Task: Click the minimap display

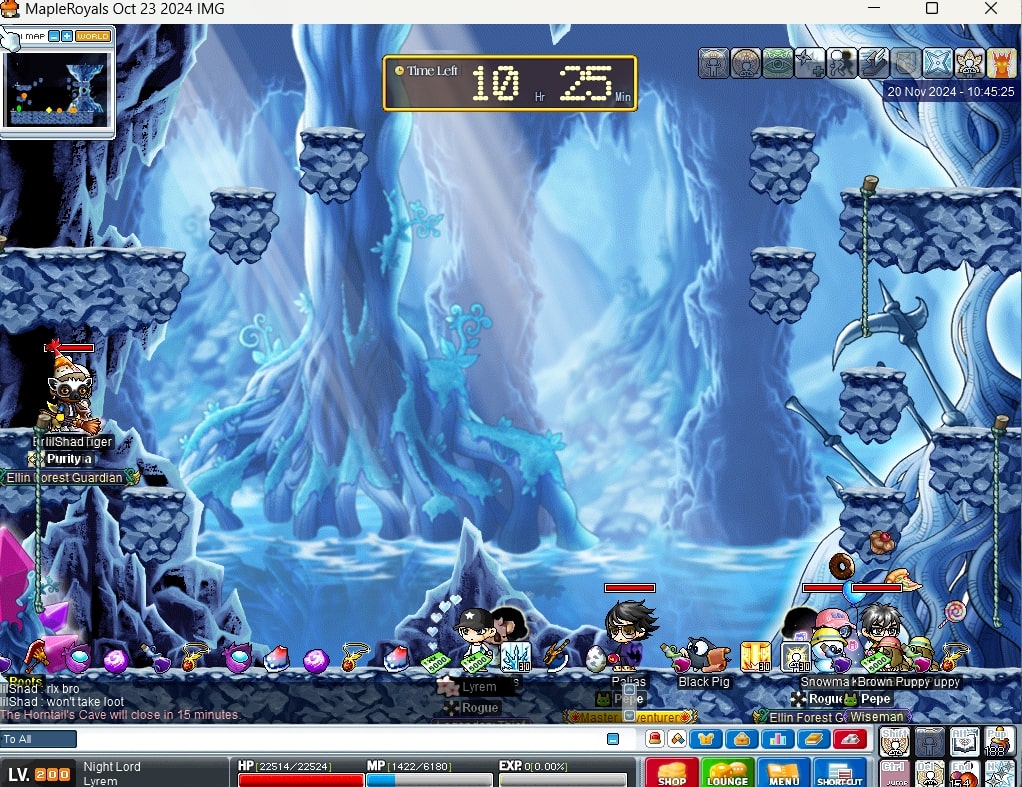Action: (56, 89)
